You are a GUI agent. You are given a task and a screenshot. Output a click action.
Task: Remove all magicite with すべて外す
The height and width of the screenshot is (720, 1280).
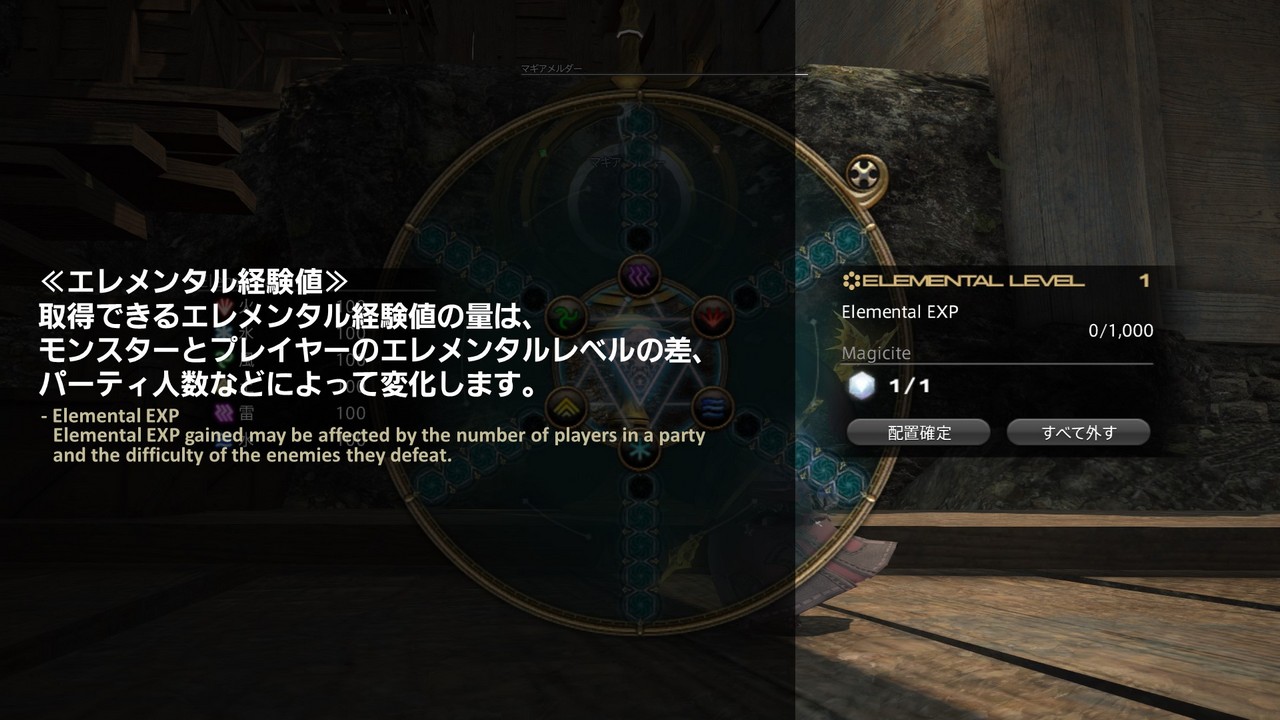(x=1078, y=432)
